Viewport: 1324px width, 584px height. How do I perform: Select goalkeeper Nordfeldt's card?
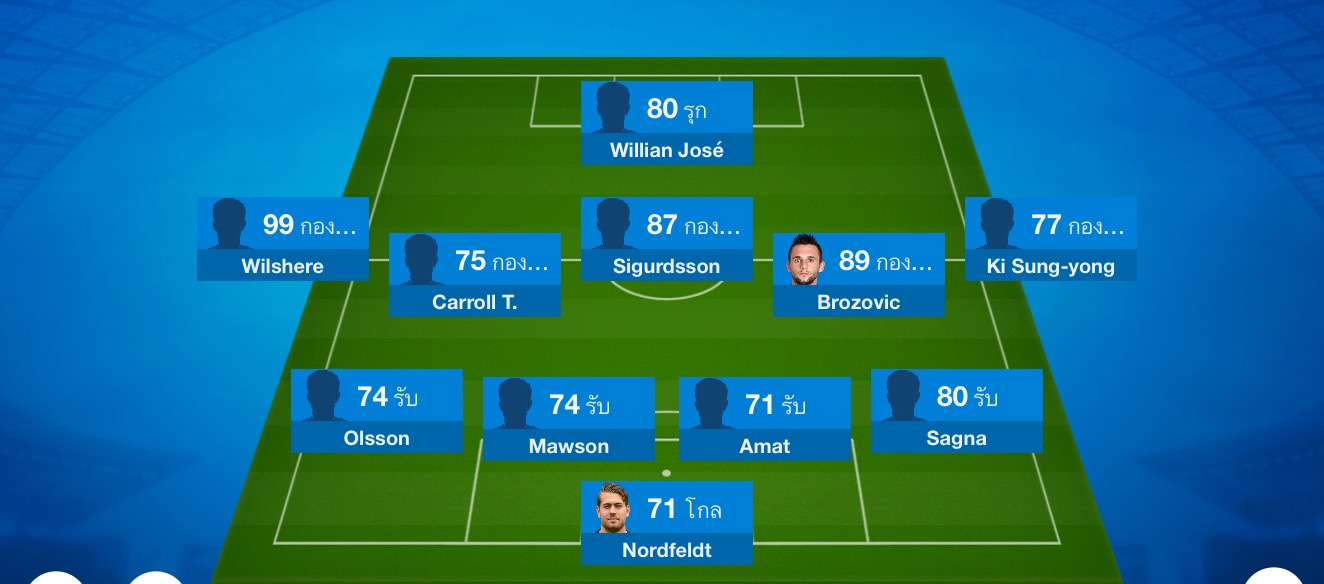coord(666,523)
